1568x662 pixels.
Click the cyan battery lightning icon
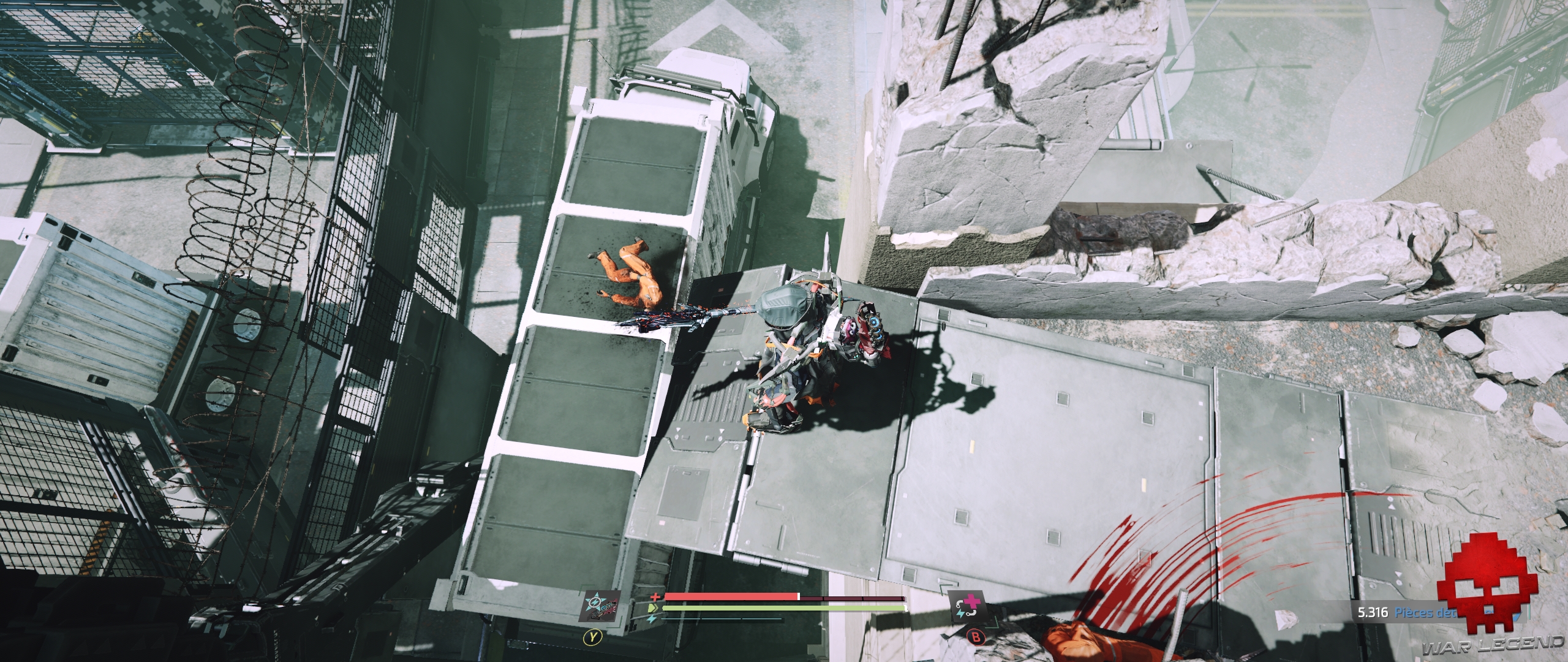tap(651, 619)
